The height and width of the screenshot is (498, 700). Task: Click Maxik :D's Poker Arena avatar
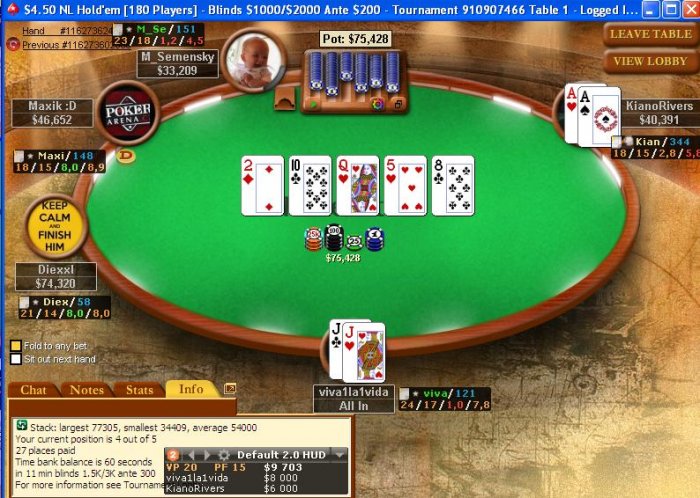coord(128,113)
